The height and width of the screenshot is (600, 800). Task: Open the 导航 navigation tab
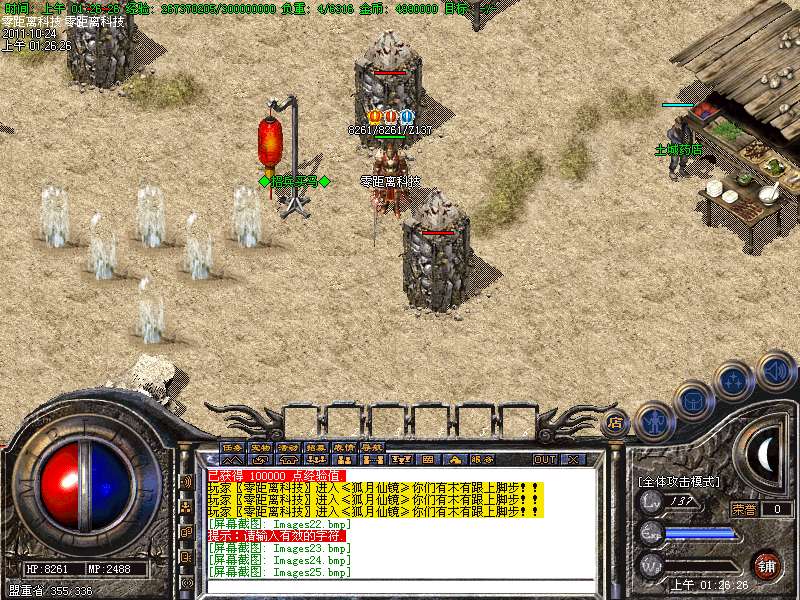click(373, 447)
